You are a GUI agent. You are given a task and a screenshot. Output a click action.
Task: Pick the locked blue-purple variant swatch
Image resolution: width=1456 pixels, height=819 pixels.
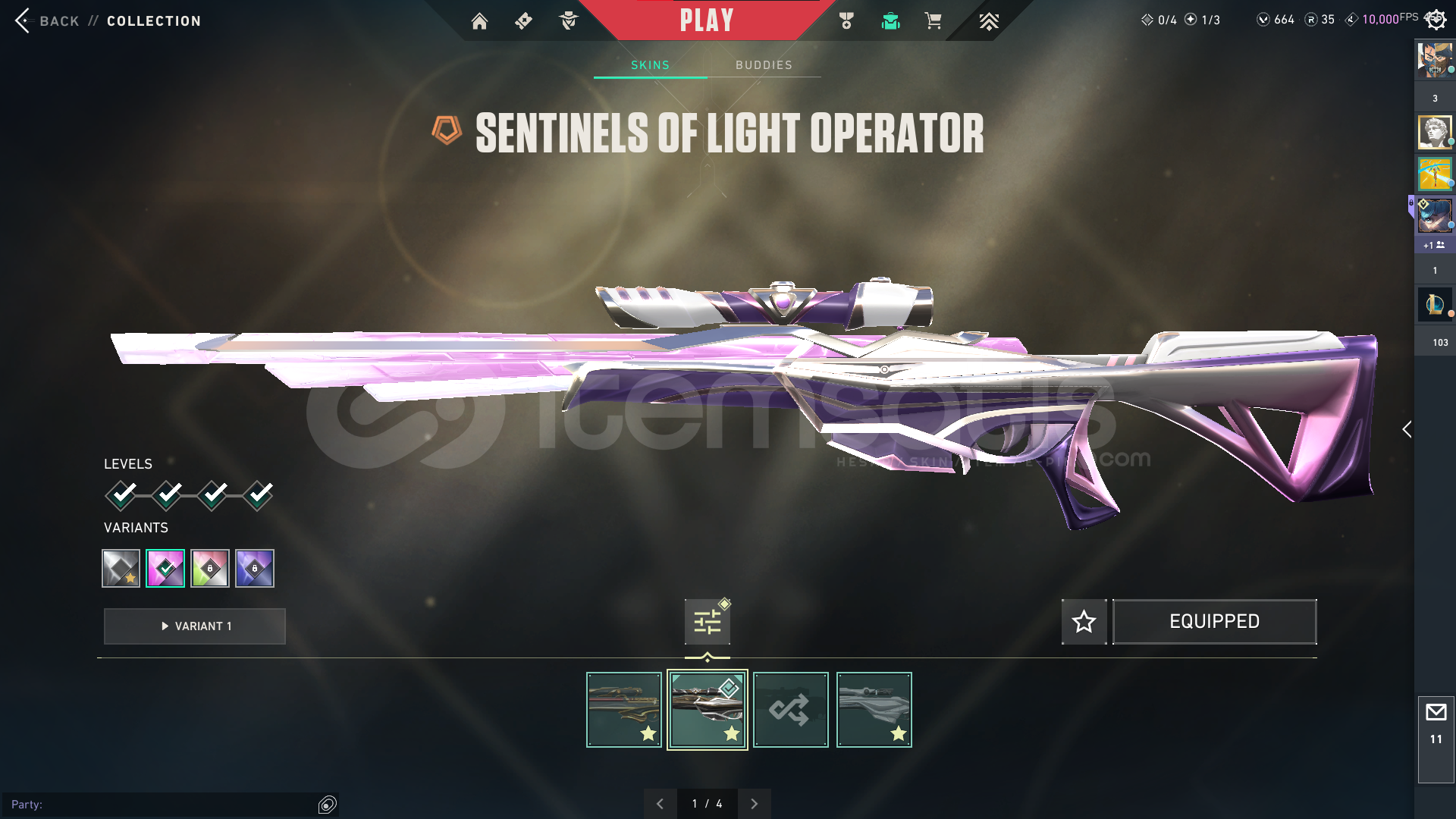tap(255, 568)
